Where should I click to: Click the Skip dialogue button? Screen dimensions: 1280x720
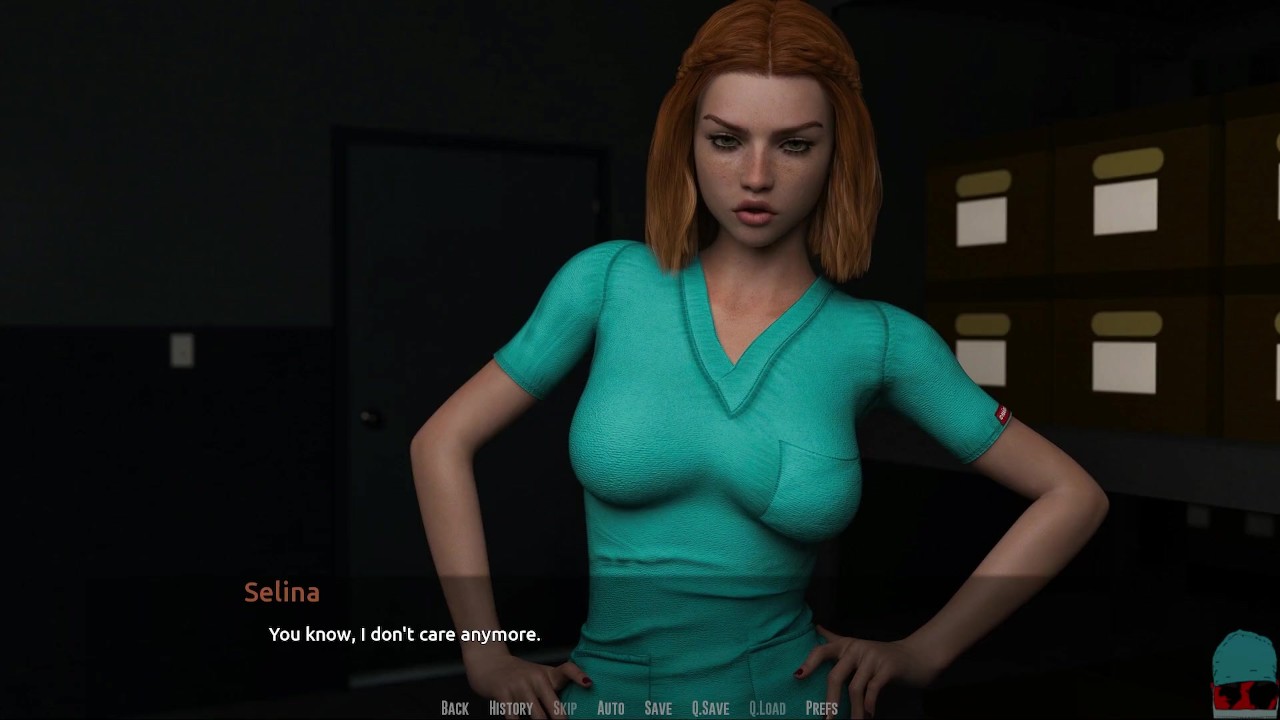click(565, 708)
